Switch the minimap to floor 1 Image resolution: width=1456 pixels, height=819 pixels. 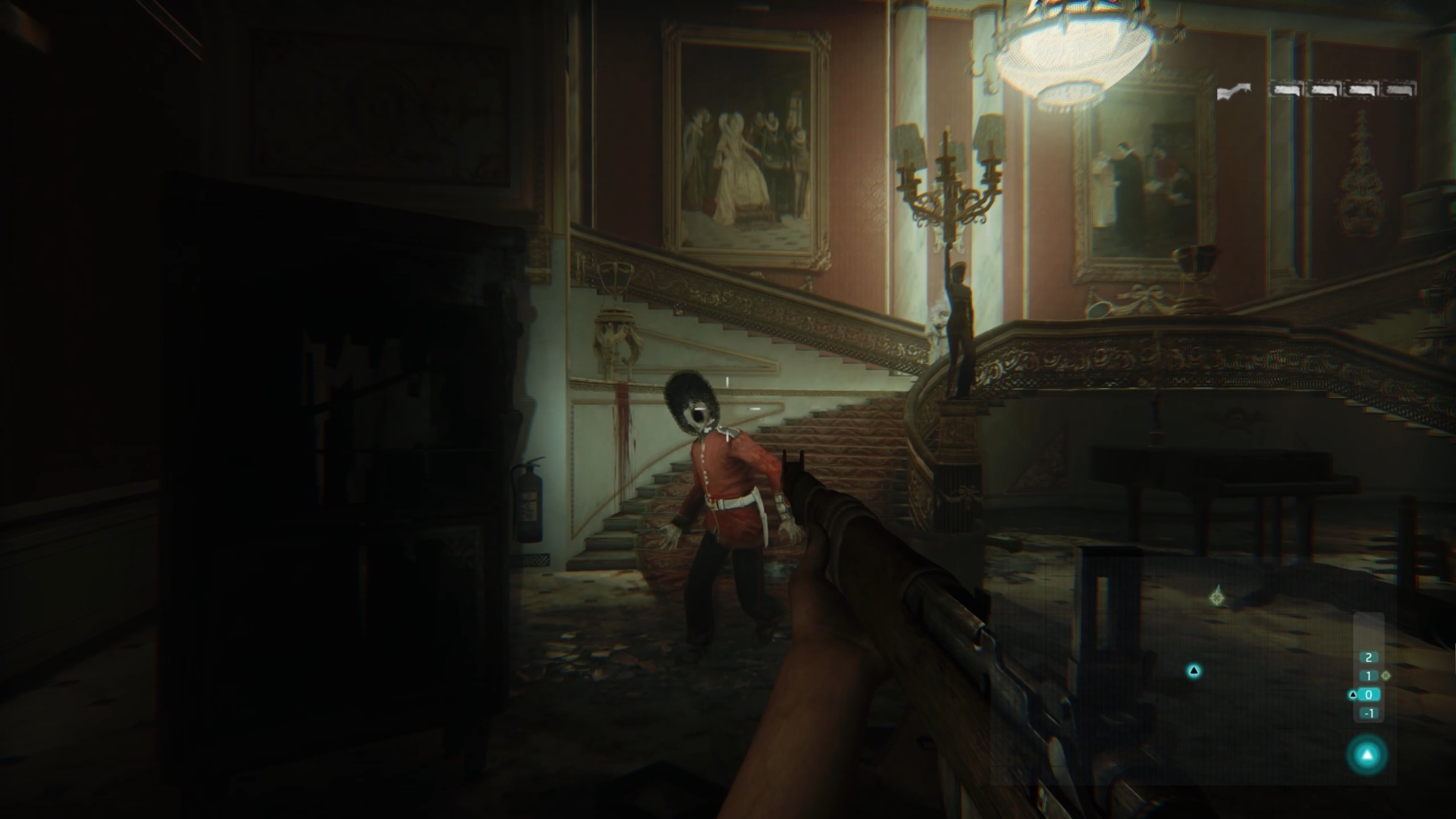(x=1369, y=676)
